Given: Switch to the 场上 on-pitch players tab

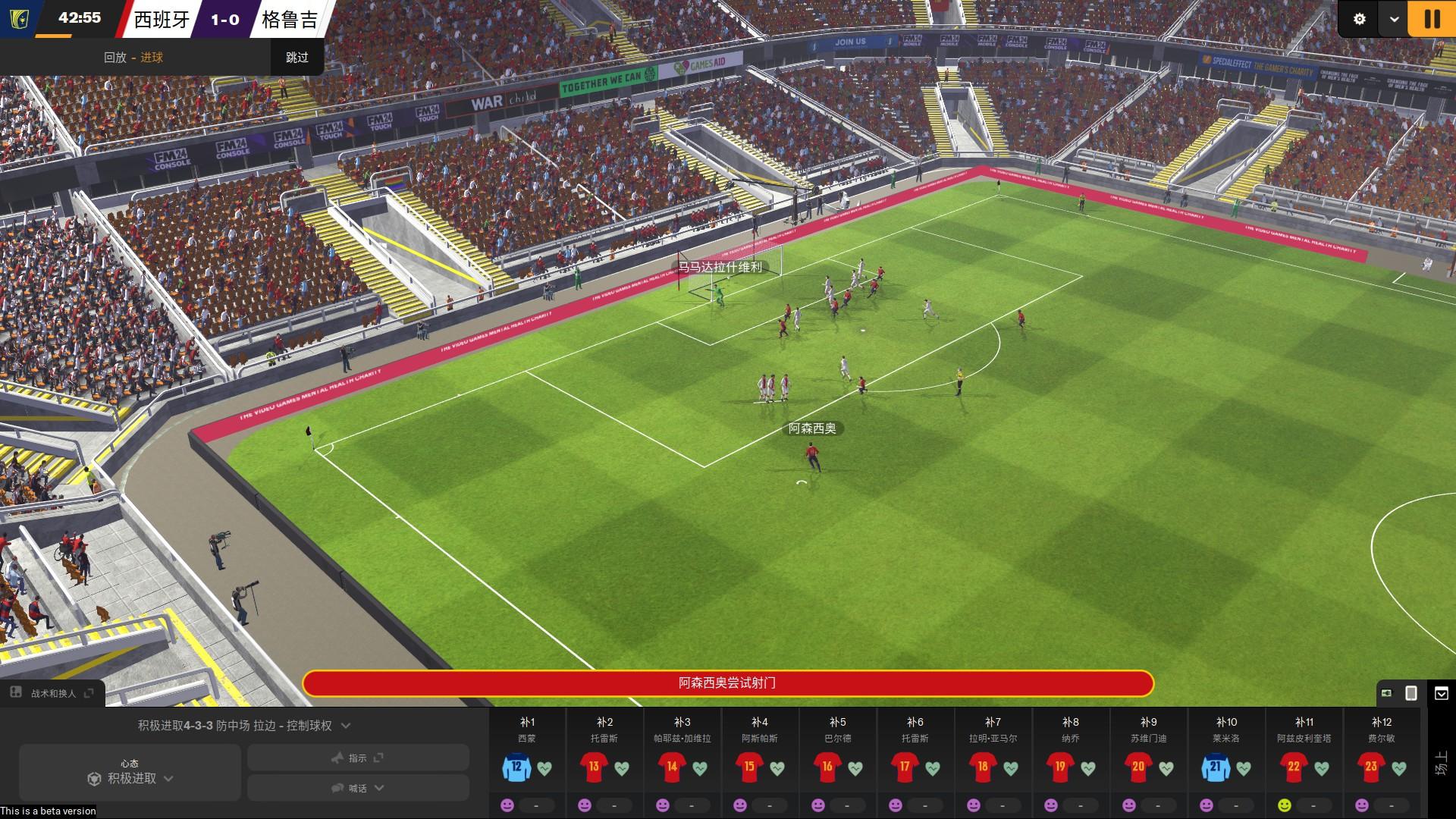Looking at the screenshot, I should [x=1441, y=763].
